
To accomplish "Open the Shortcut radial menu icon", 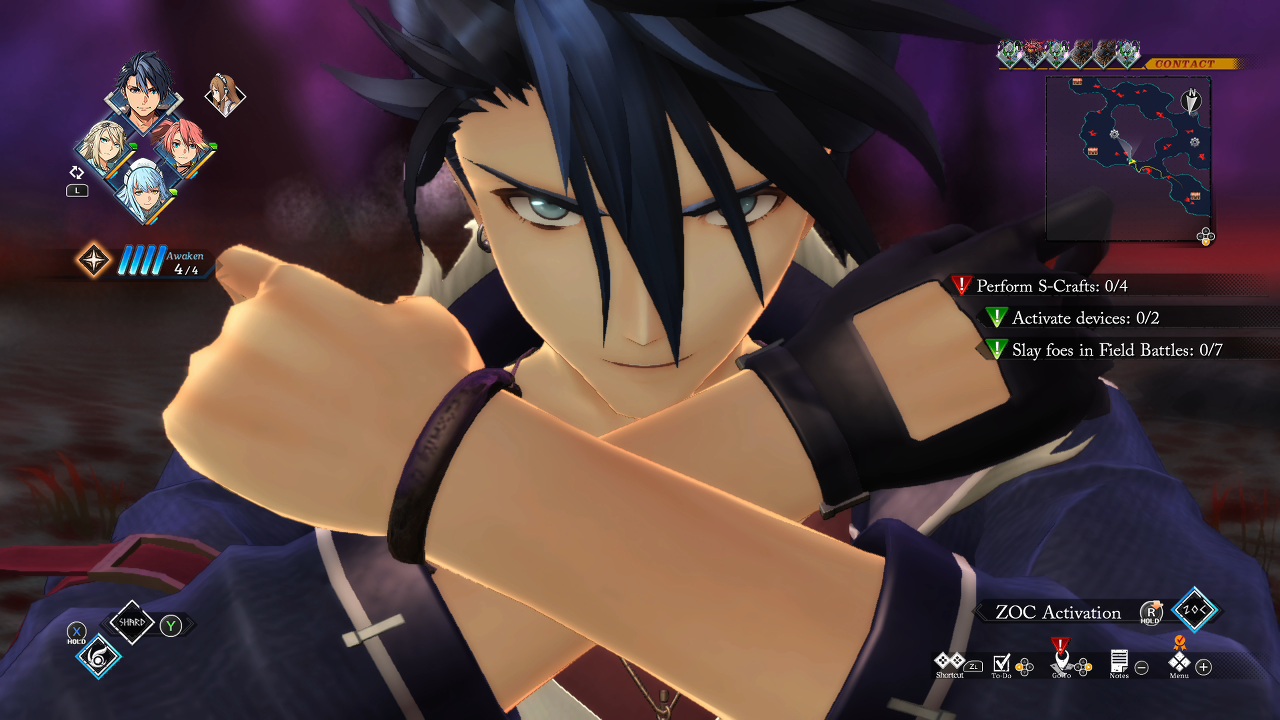I will (949, 660).
